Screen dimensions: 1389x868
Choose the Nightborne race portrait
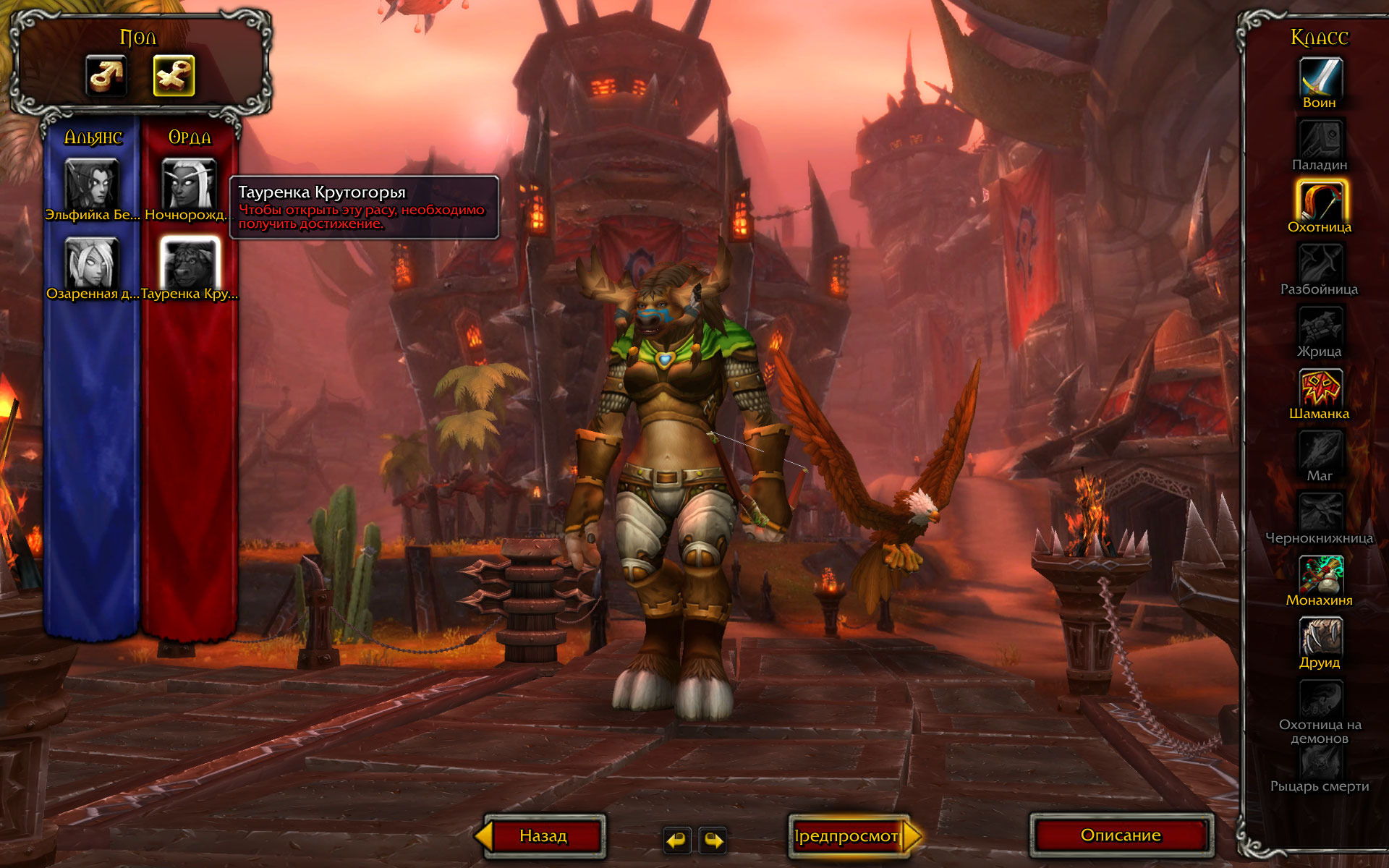point(189,184)
